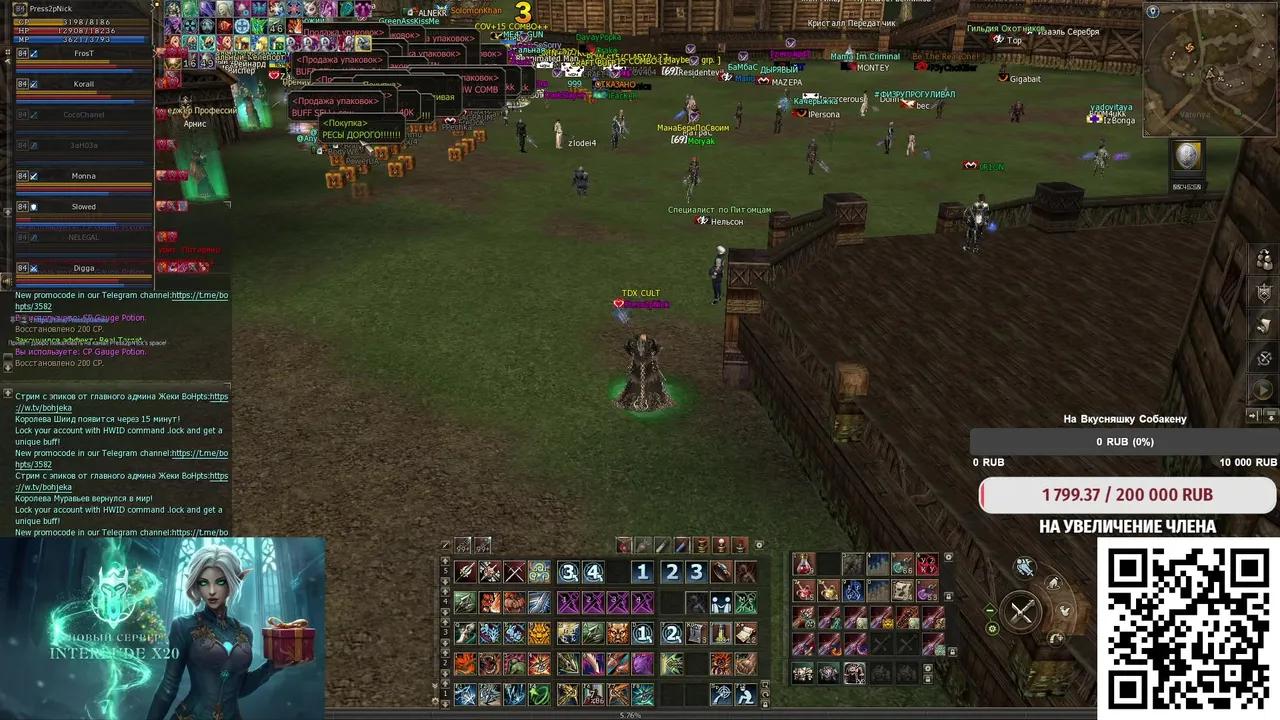Click the down arrow below hotbar row 1
1280x720 pixels.
[445, 703]
